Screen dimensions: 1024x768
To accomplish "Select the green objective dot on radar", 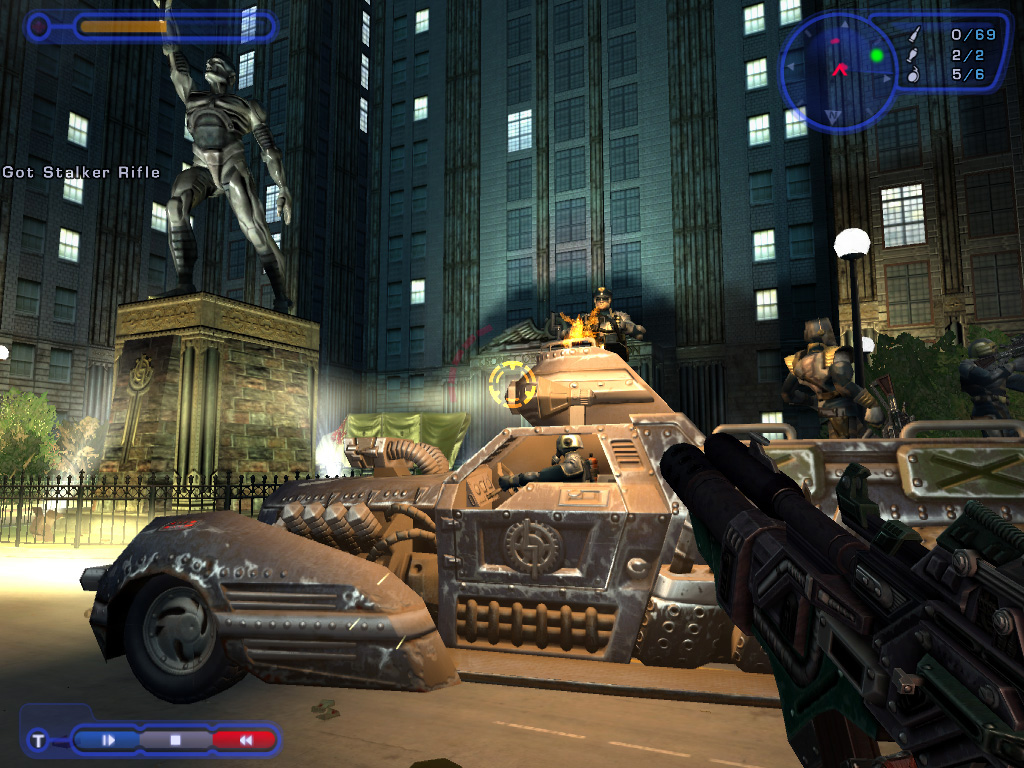I will 877,55.
